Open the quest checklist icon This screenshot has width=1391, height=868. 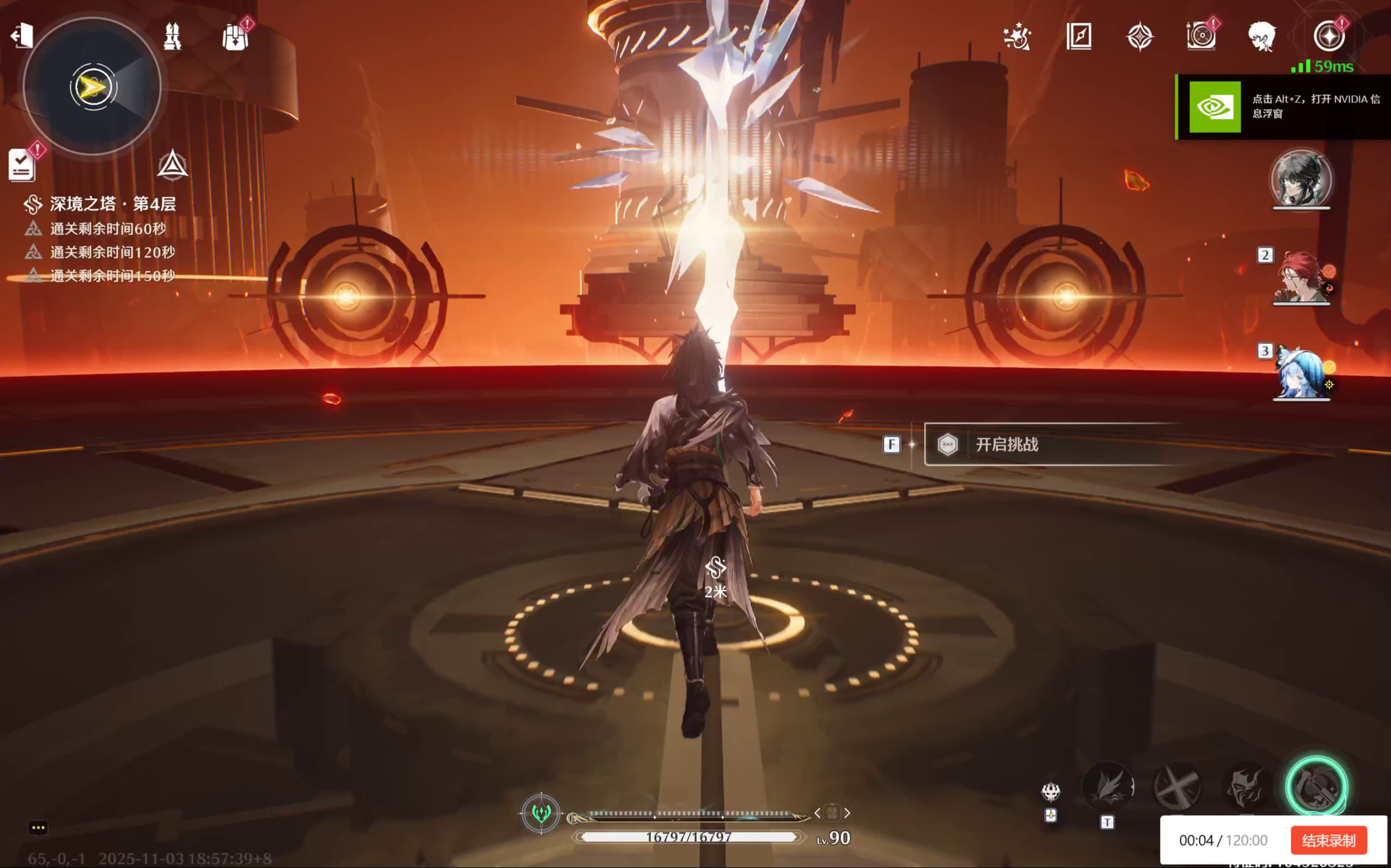[x=22, y=166]
